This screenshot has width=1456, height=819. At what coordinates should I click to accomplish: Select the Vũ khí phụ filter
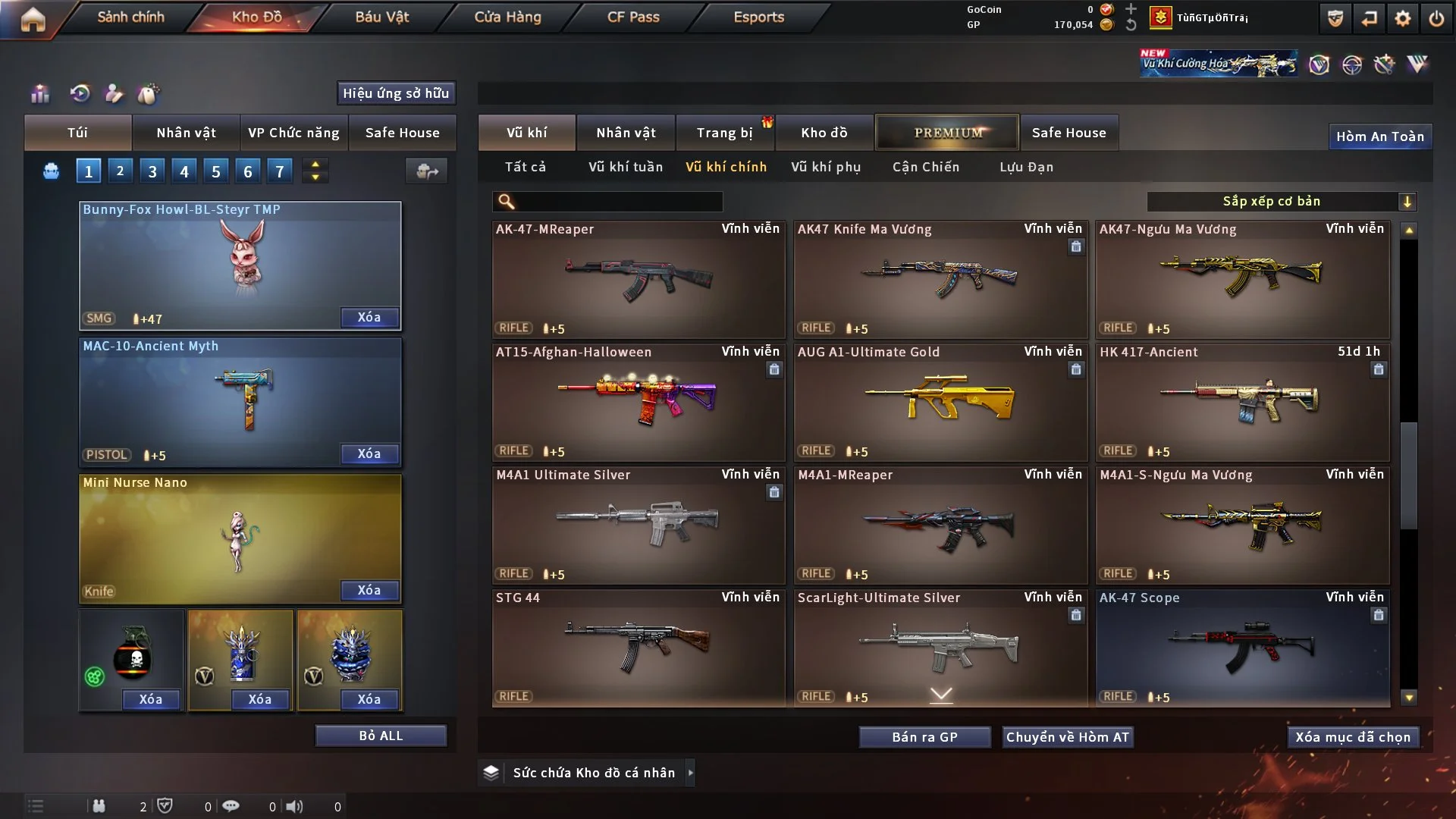826,167
